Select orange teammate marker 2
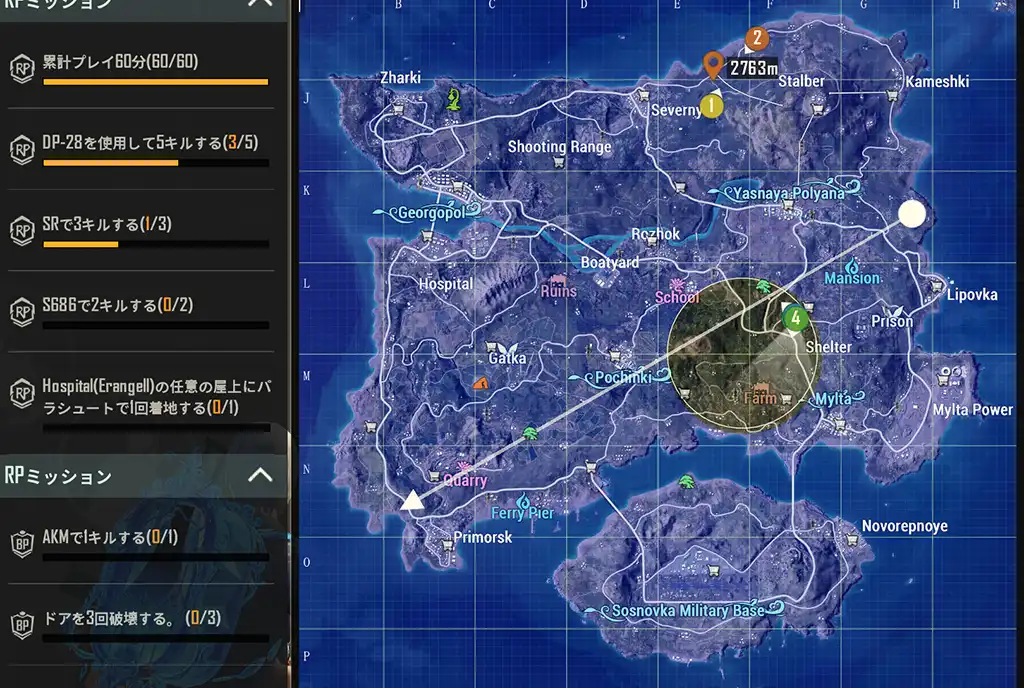 [x=756, y=39]
